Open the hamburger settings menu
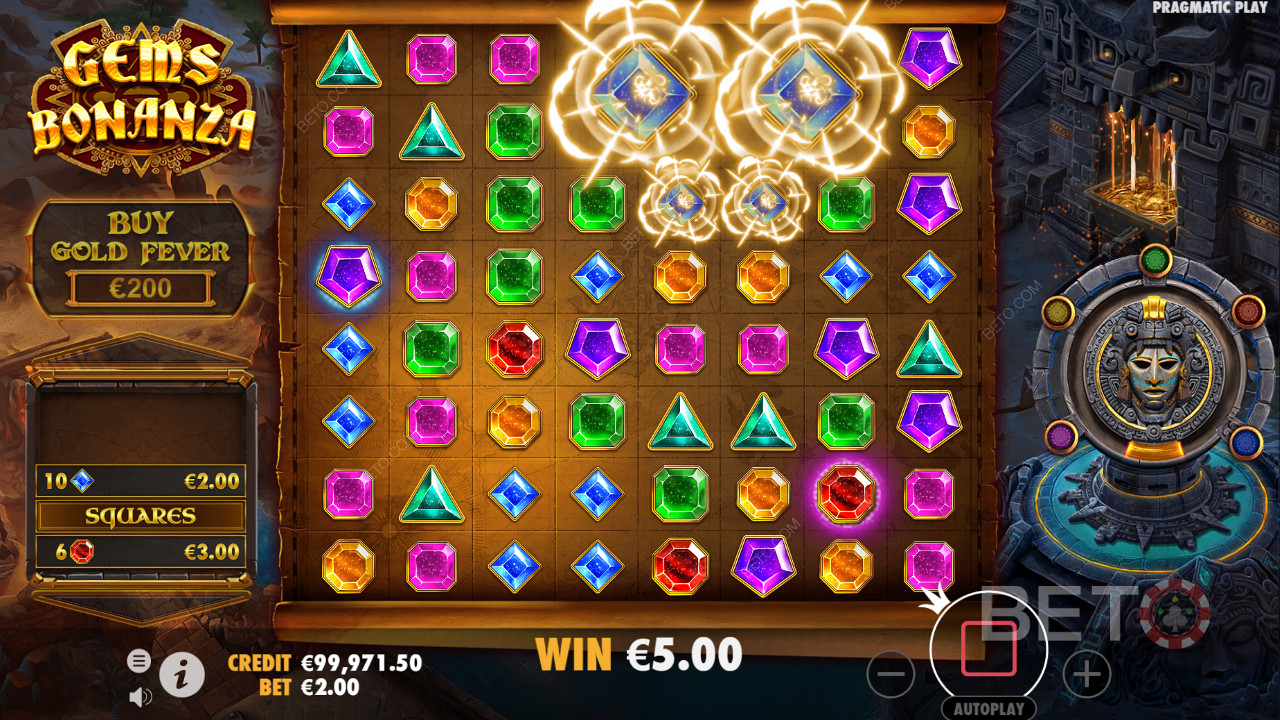The height and width of the screenshot is (720, 1280). (139, 660)
